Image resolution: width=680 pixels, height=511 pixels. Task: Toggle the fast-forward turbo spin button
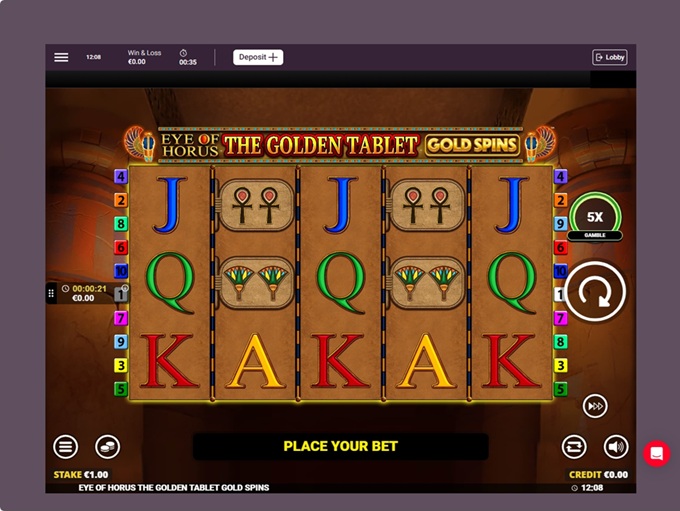coord(595,405)
